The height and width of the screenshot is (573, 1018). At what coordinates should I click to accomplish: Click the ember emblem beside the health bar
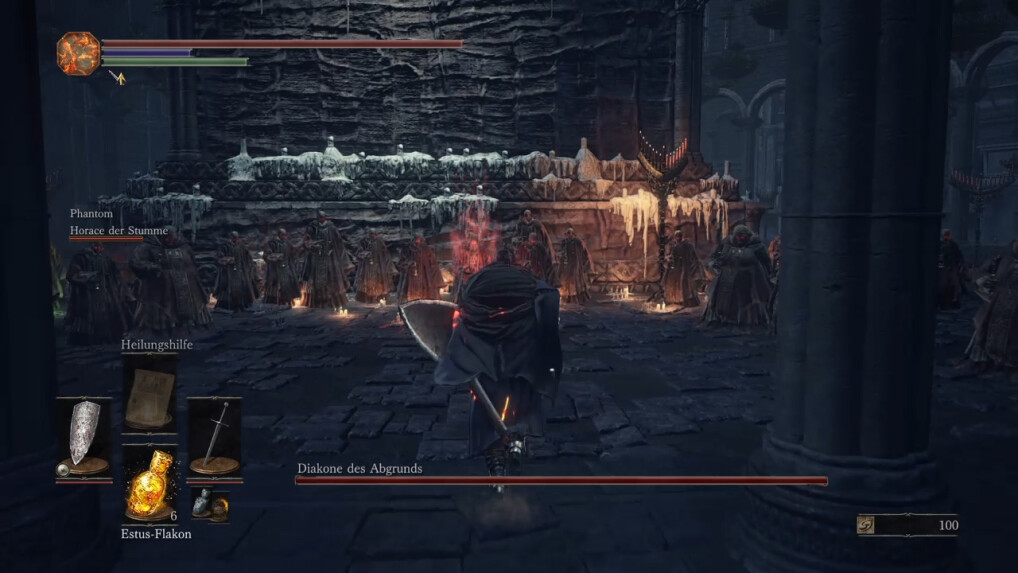pyautogui.click(x=77, y=52)
